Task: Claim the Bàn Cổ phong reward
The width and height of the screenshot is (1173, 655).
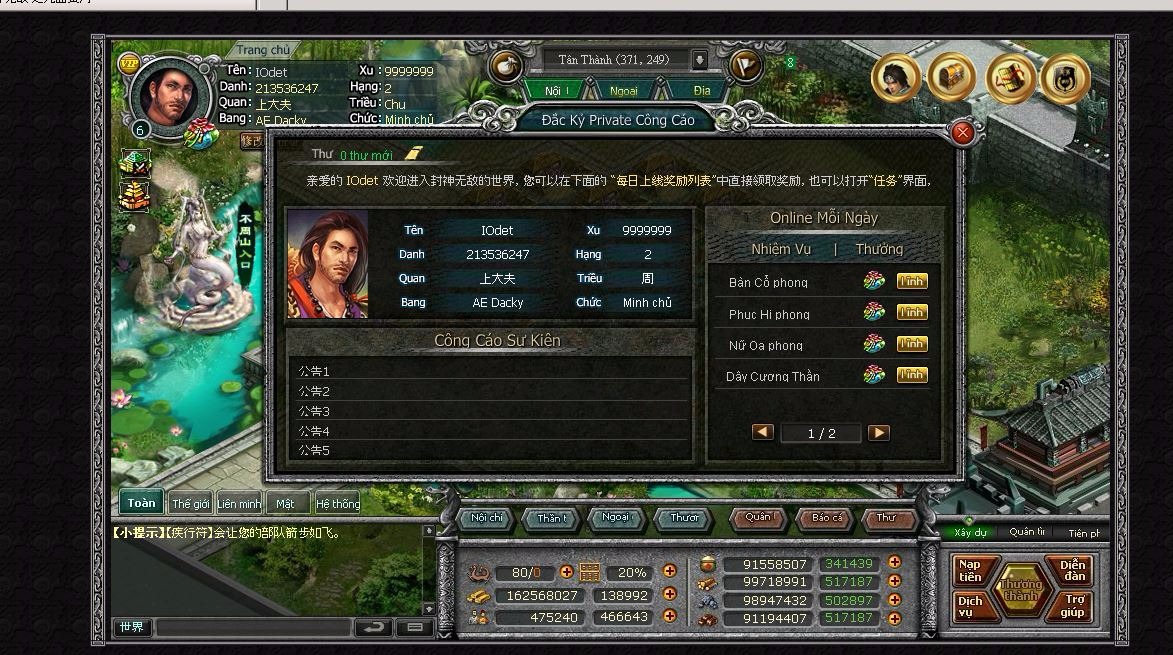Action: tap(911, 282)
